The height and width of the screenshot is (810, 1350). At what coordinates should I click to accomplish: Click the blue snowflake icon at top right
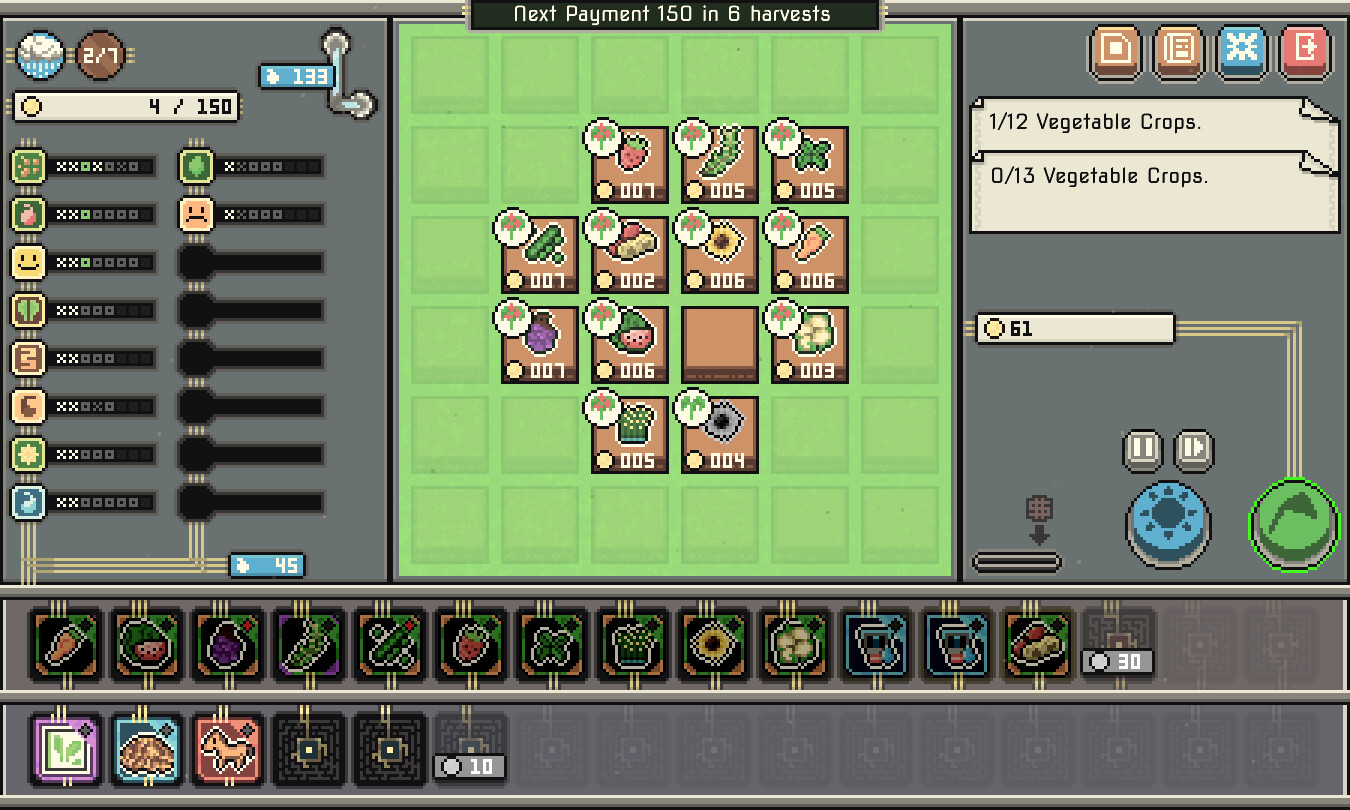[1241, 53]
